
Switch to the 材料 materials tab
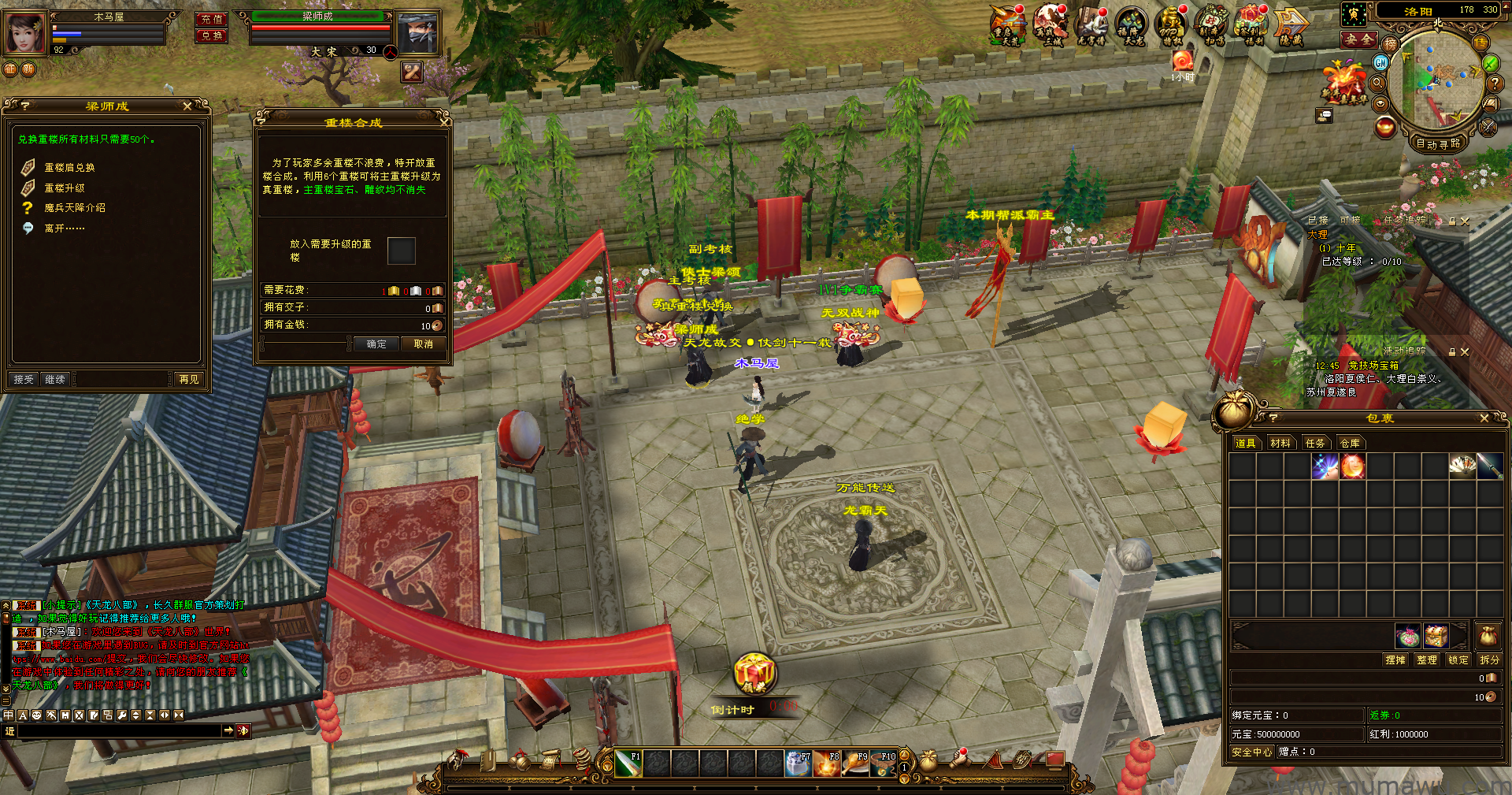click(x=1280, y=444)
